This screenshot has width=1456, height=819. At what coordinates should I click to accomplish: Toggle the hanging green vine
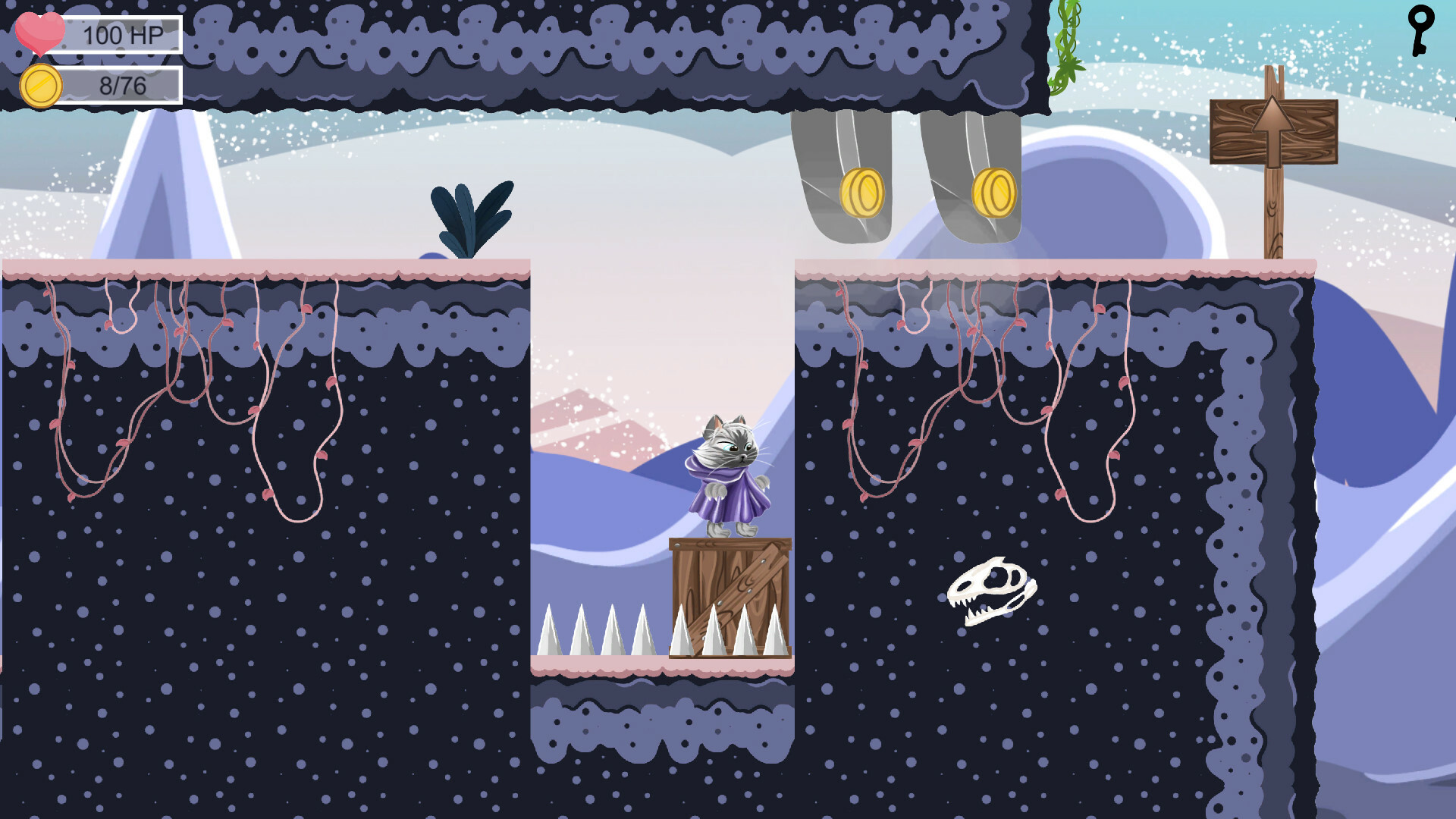[1065, 45]
